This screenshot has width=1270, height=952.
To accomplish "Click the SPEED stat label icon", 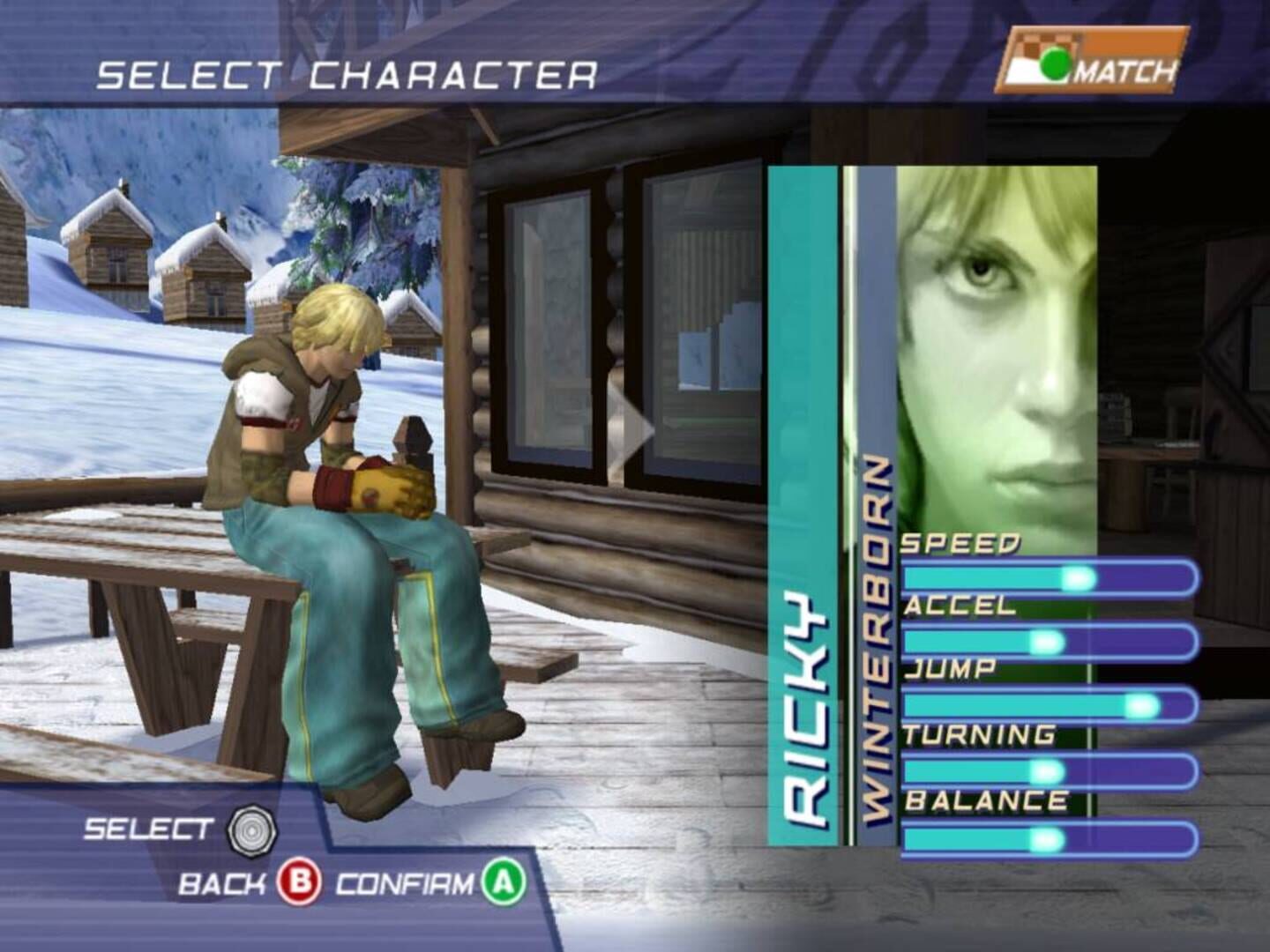I will tap(961, 543).
